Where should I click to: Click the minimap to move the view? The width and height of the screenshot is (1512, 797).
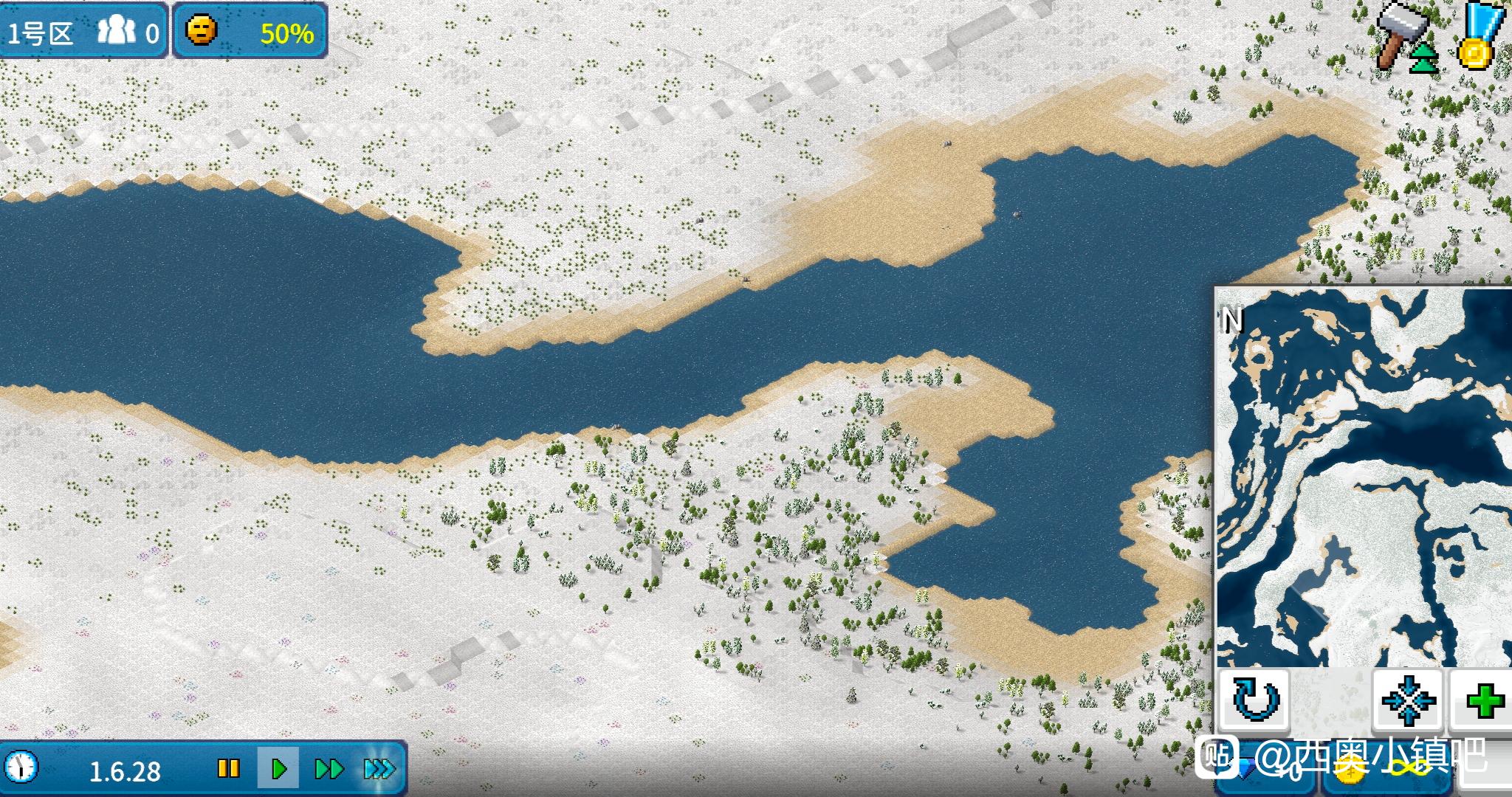1362,476
